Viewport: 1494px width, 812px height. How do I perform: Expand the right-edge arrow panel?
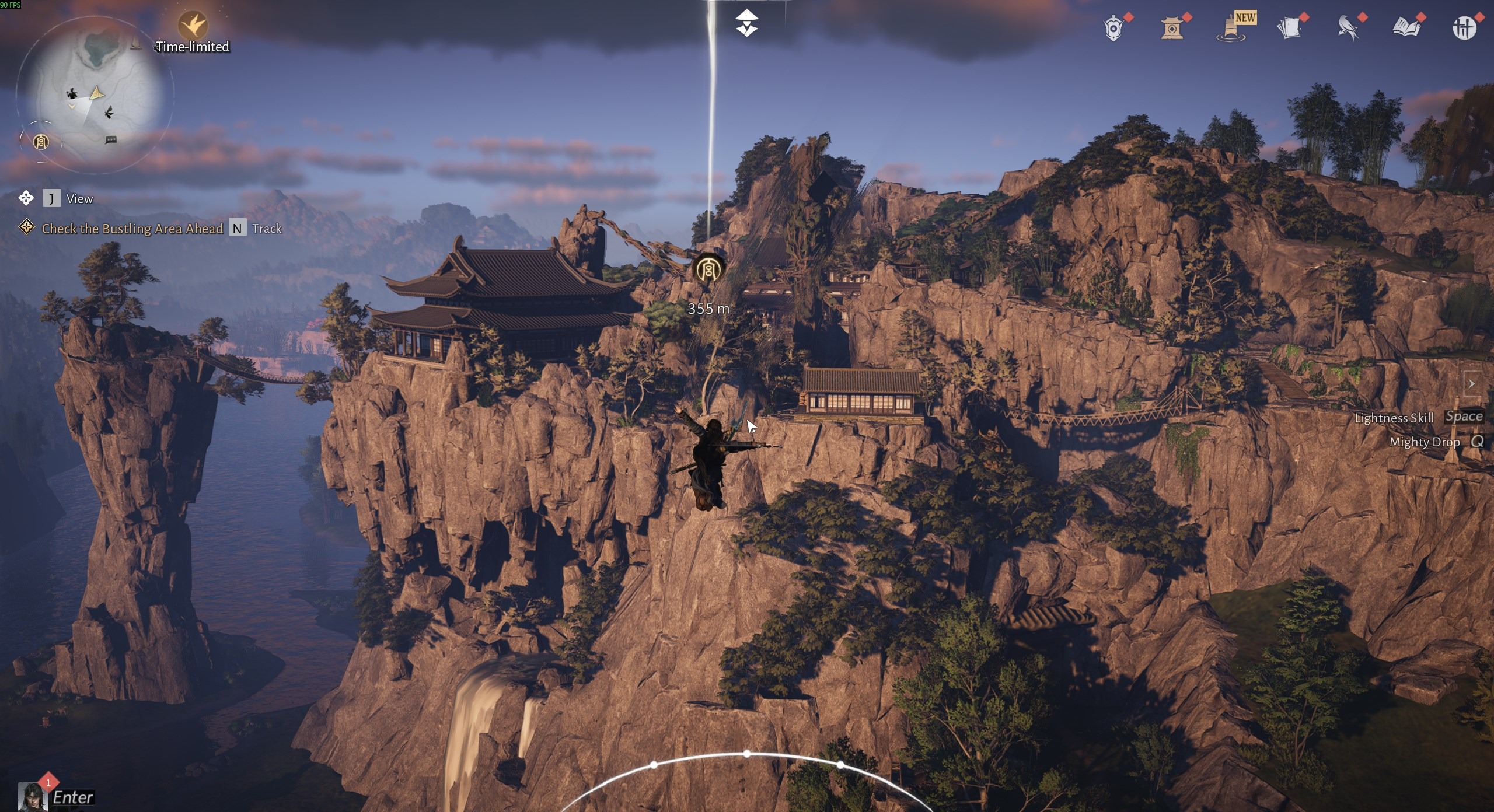point(1471,383)
